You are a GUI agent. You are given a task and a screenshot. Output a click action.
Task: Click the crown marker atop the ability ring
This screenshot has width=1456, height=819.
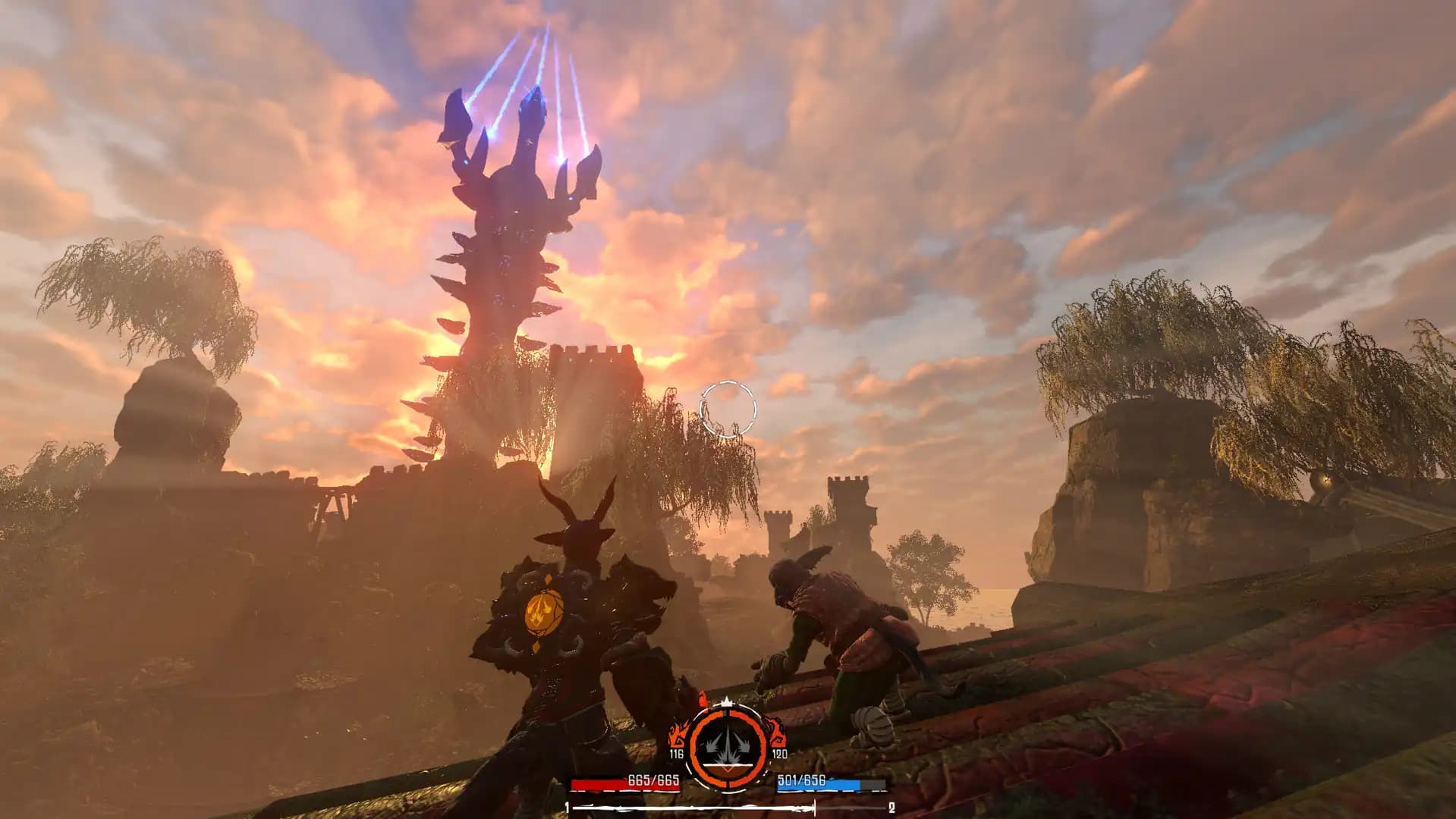tap(726, 701)
